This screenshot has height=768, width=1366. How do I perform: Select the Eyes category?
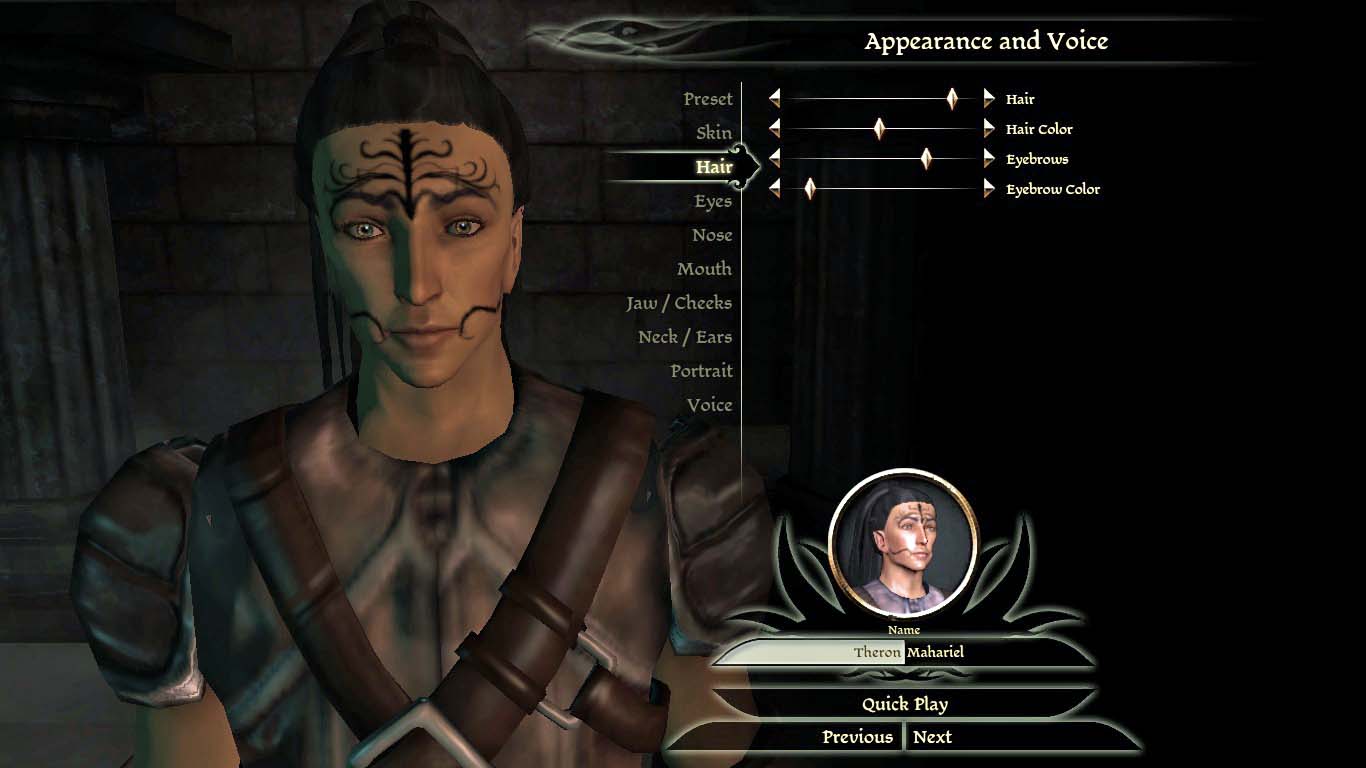[x=713, y=201]
